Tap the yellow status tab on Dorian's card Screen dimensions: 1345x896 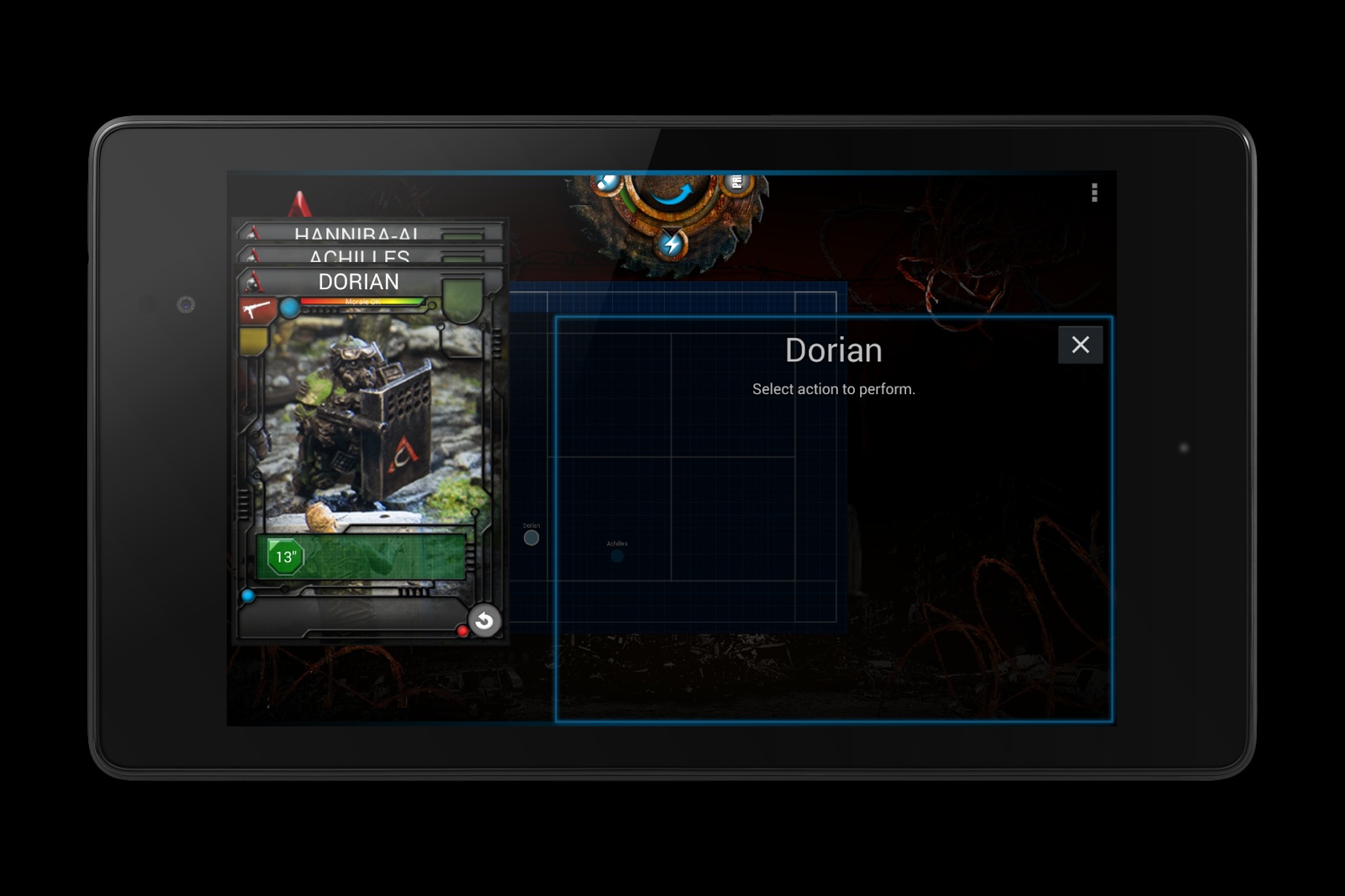pos(253,341)
